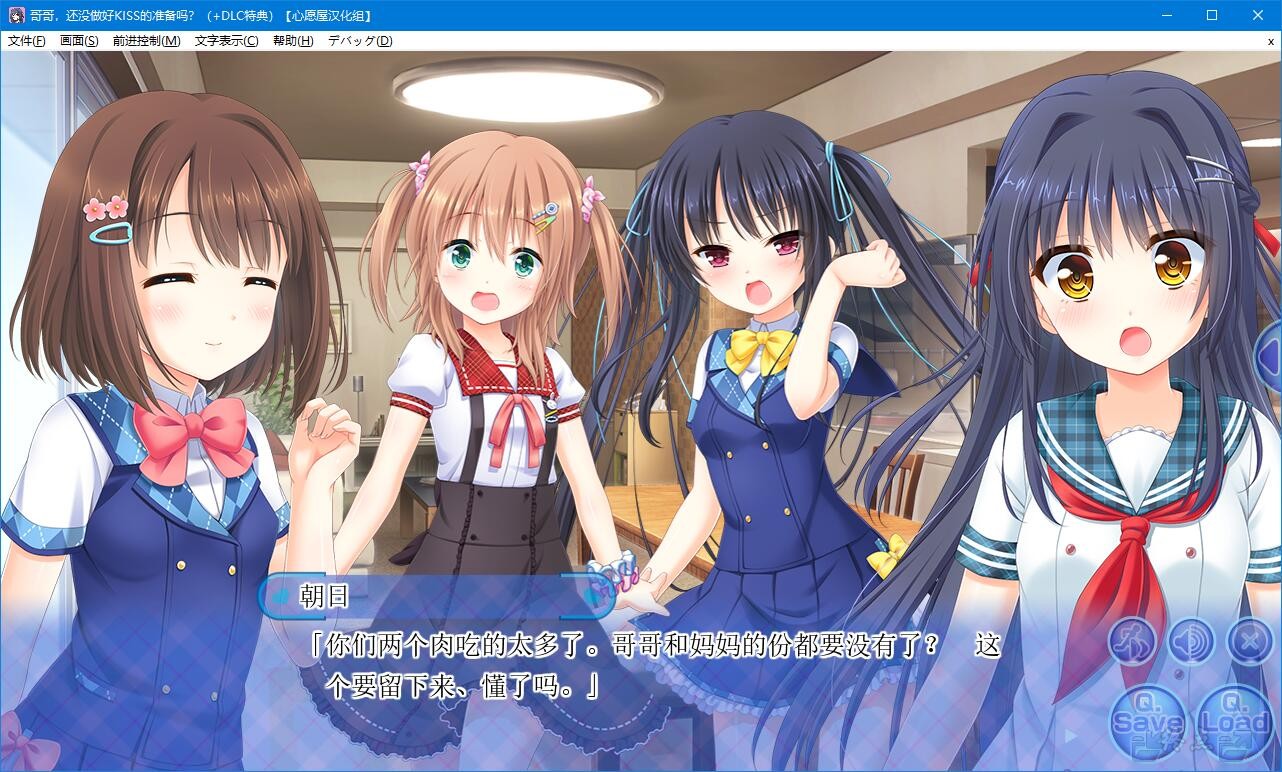Click the 朝日 speaker name plate

(326, 597)
